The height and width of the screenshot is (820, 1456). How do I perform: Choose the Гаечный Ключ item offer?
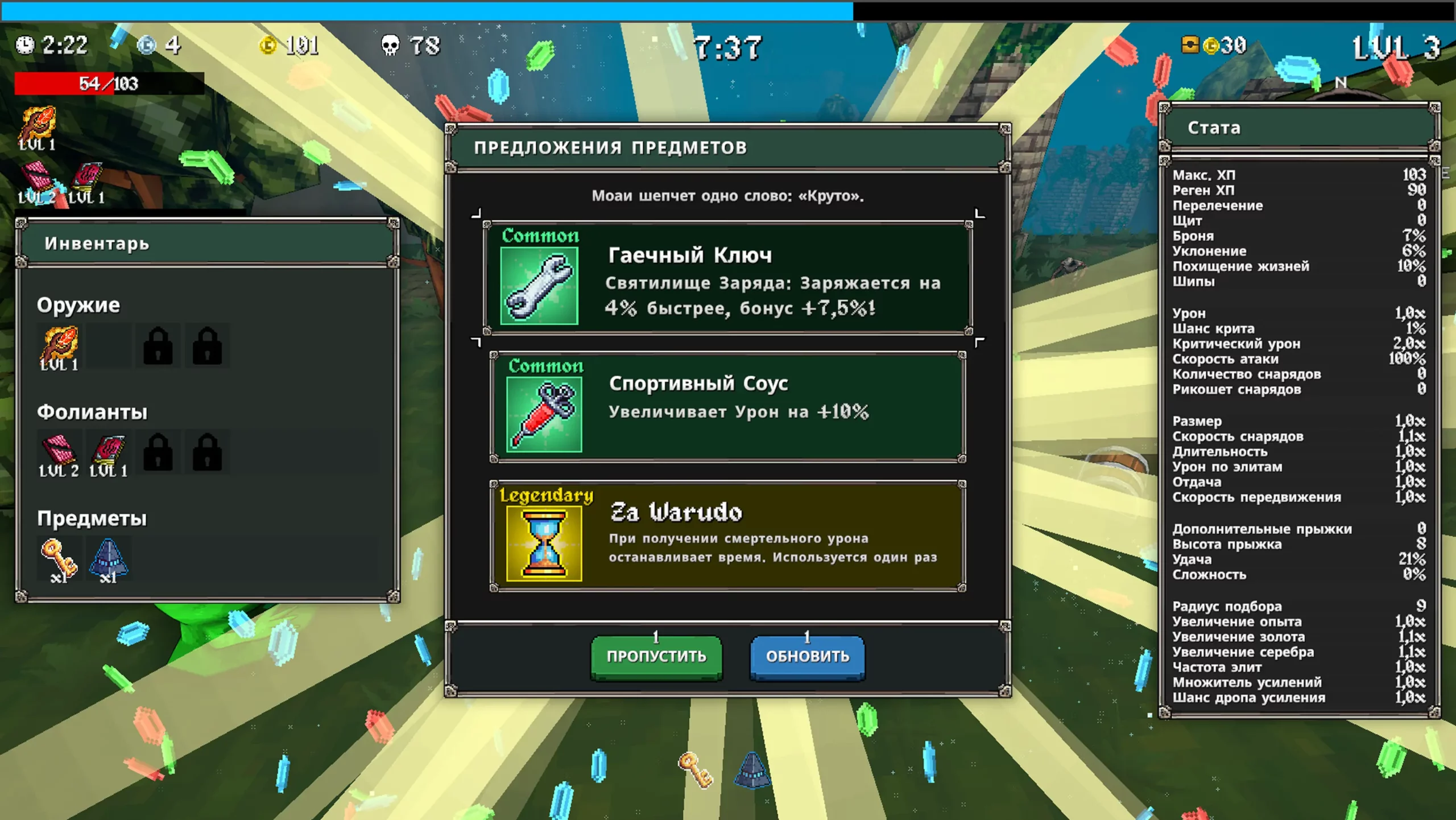727,278
